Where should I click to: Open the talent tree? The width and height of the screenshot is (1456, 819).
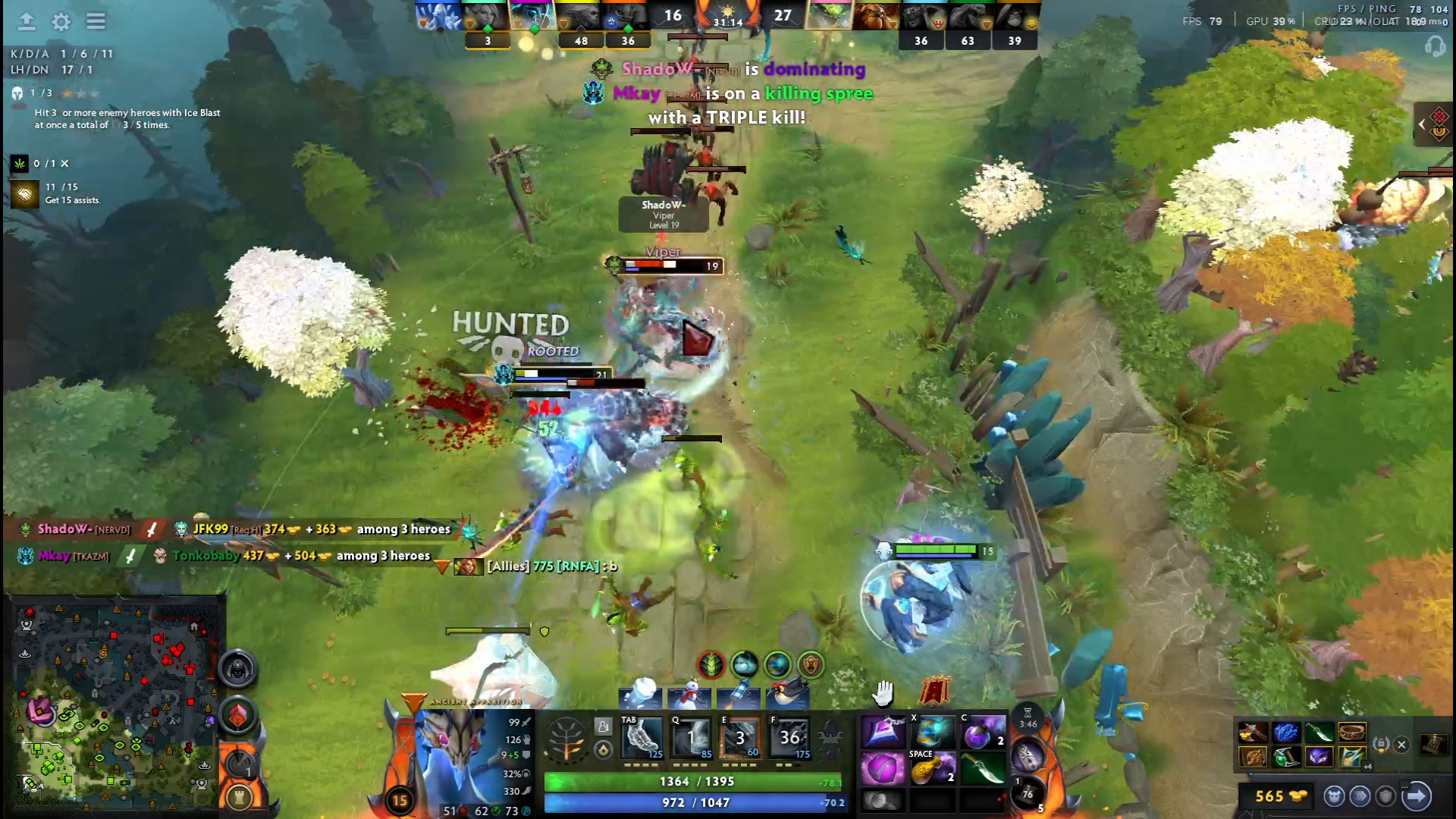point(566,739)
